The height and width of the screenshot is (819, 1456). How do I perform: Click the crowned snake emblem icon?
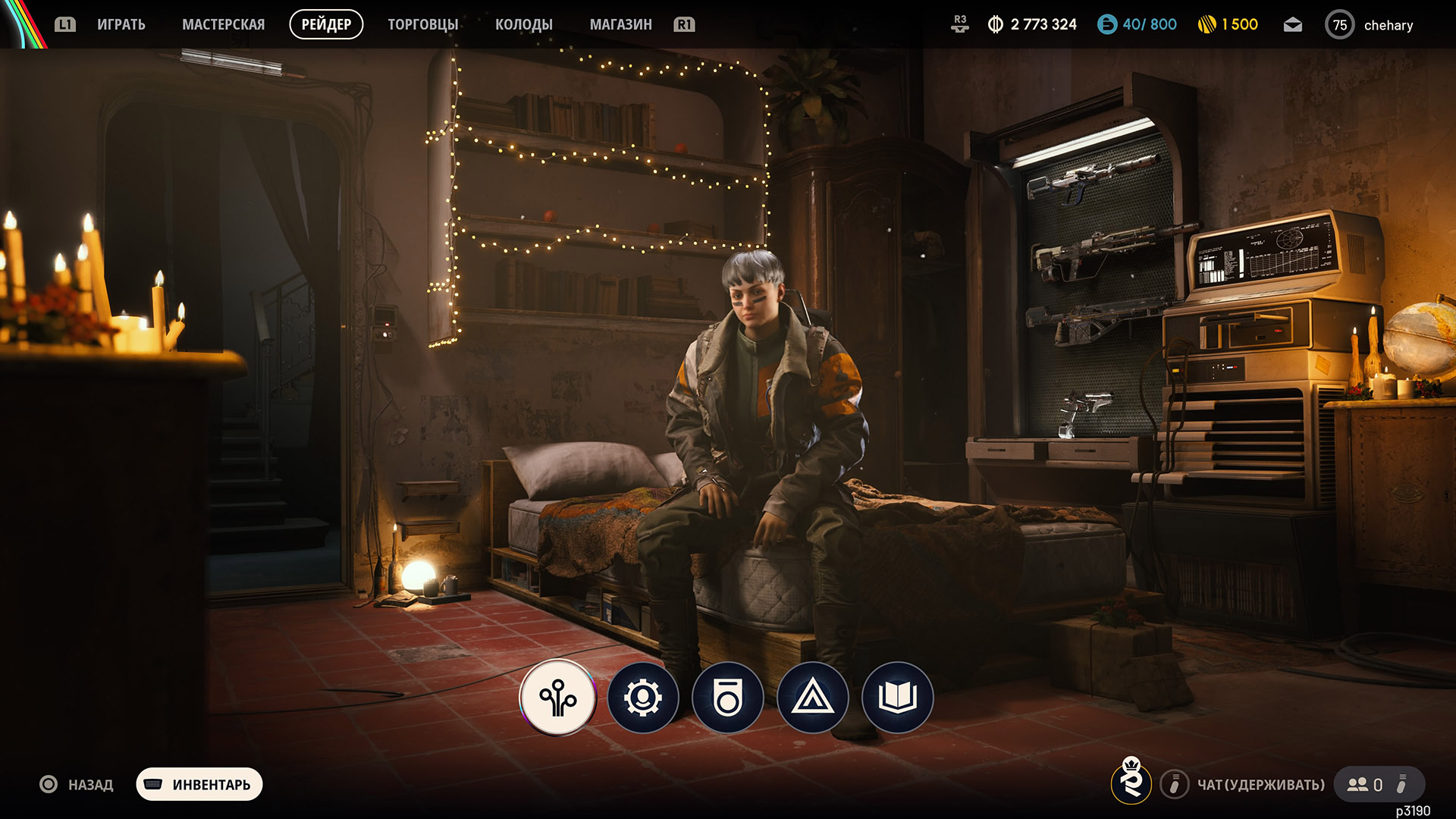pyautogui.click(x=1131, y=781)
